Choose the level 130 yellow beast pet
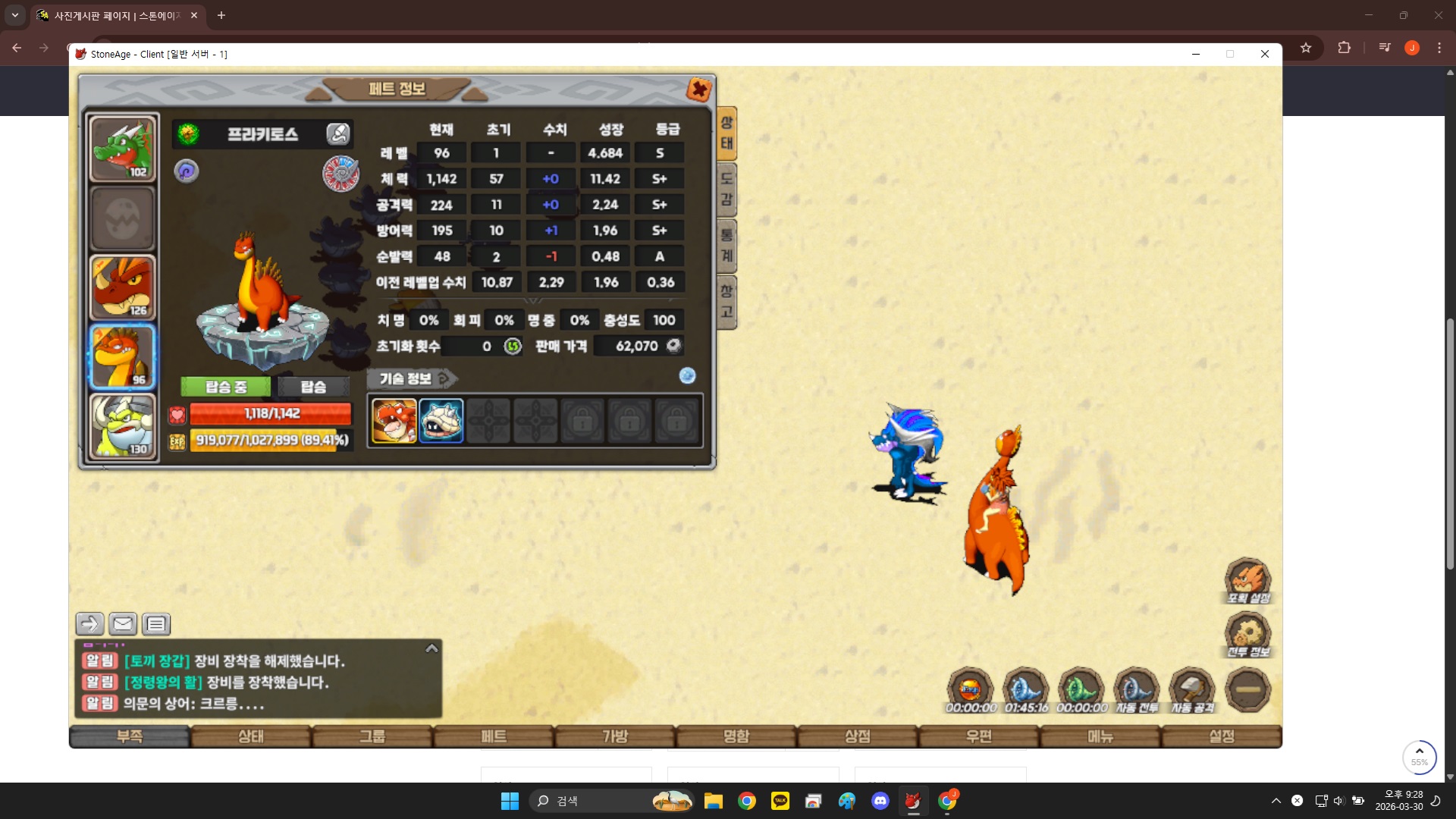 tap(123, 427)
